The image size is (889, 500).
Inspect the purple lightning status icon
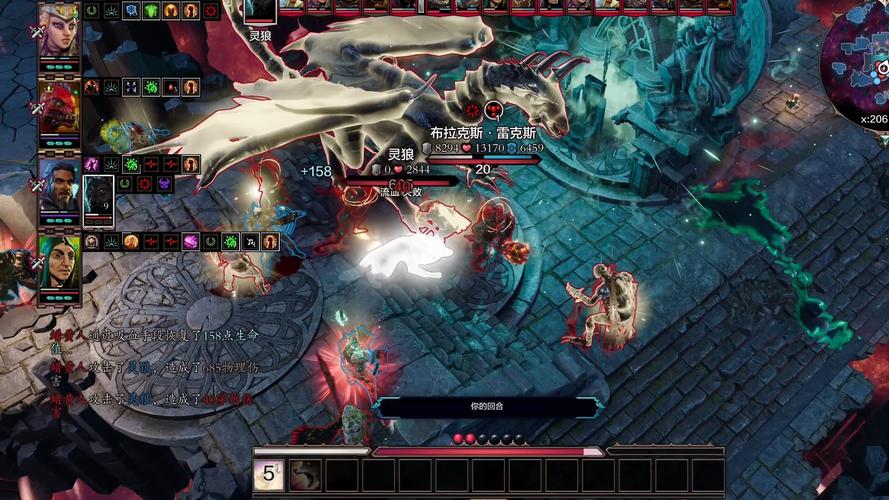pos(92,164)
